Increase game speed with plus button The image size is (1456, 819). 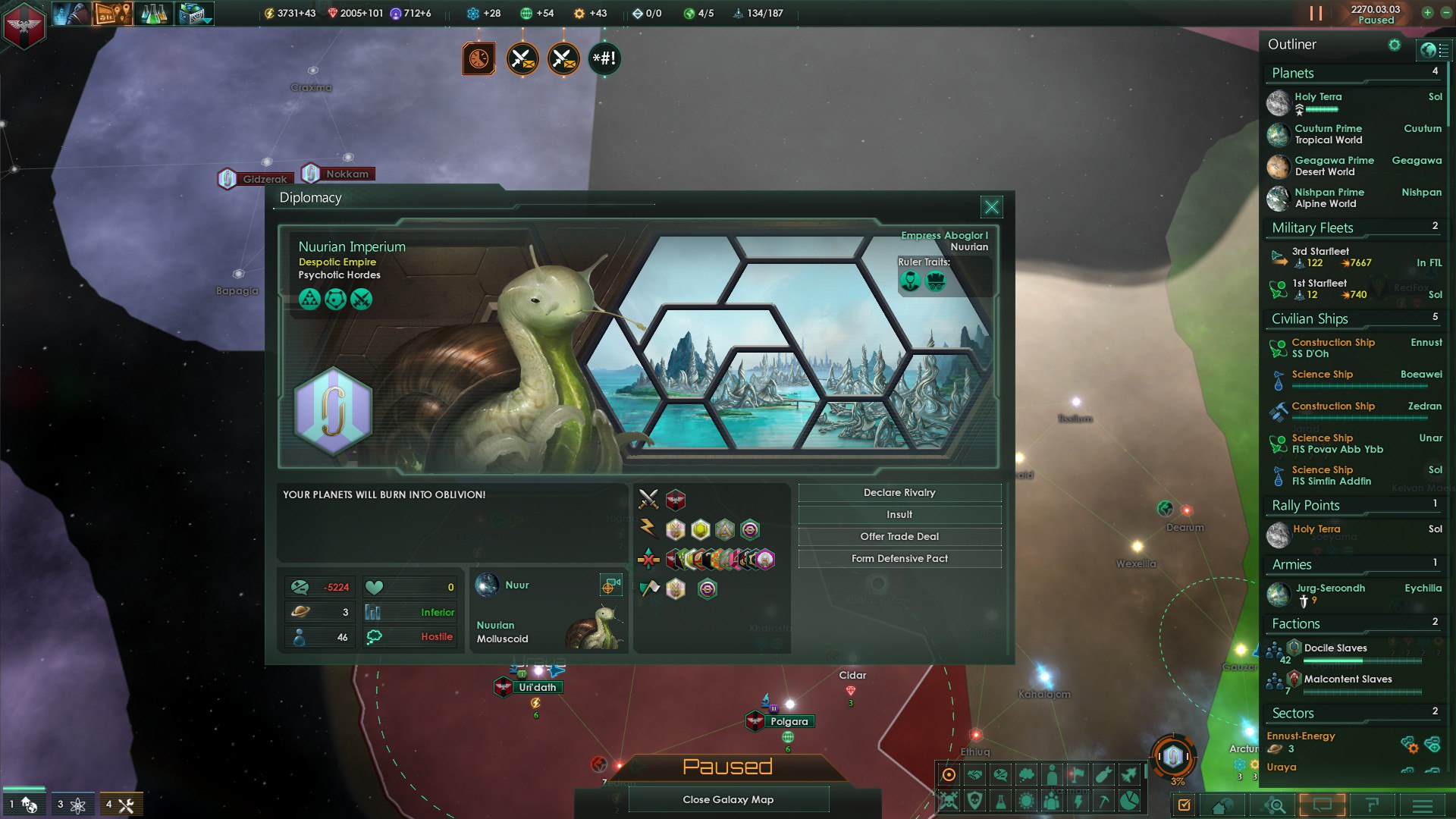tap(1427, 13)
